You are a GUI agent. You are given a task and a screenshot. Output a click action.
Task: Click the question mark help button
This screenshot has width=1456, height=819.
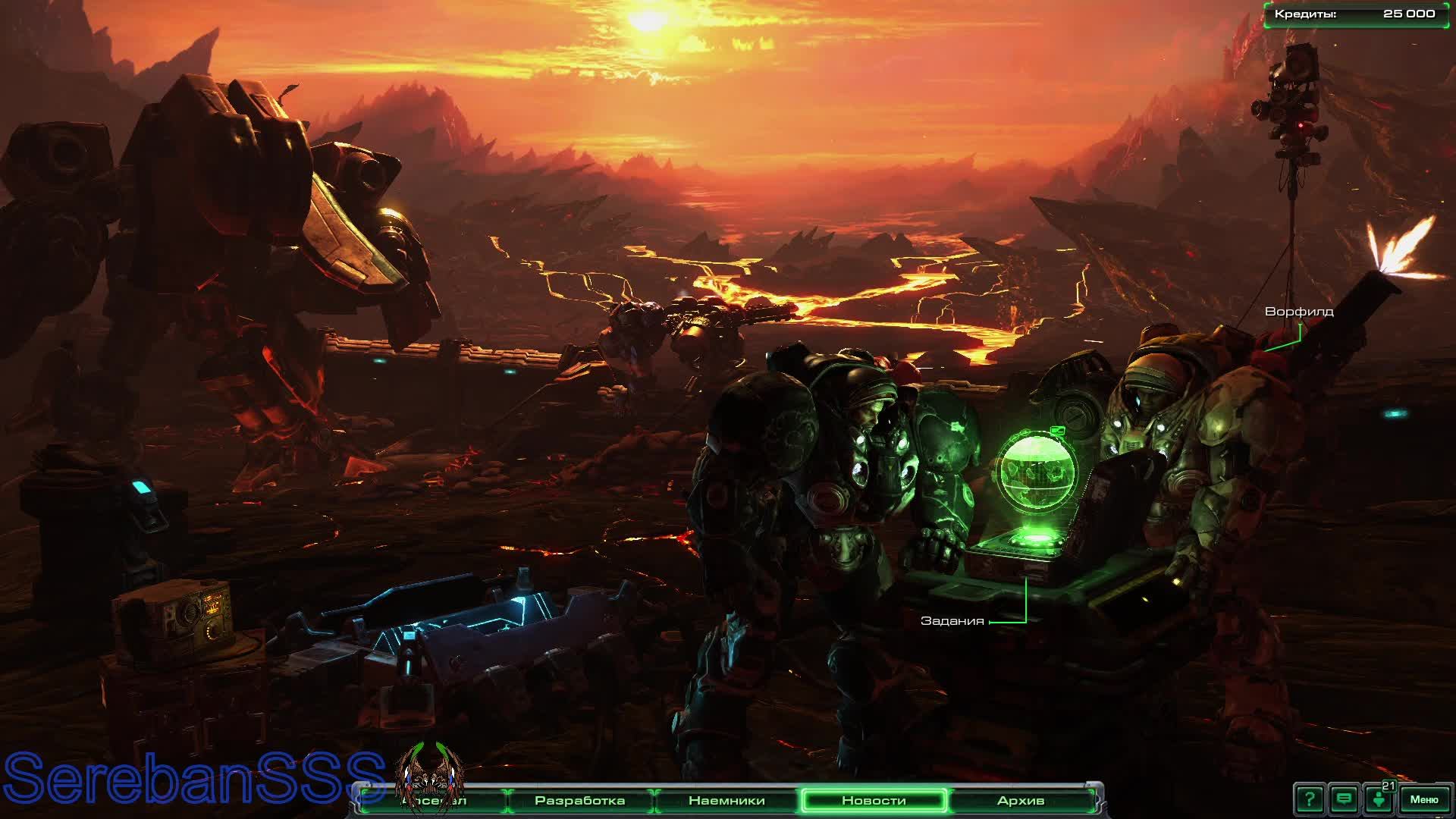coord(1310,799)
